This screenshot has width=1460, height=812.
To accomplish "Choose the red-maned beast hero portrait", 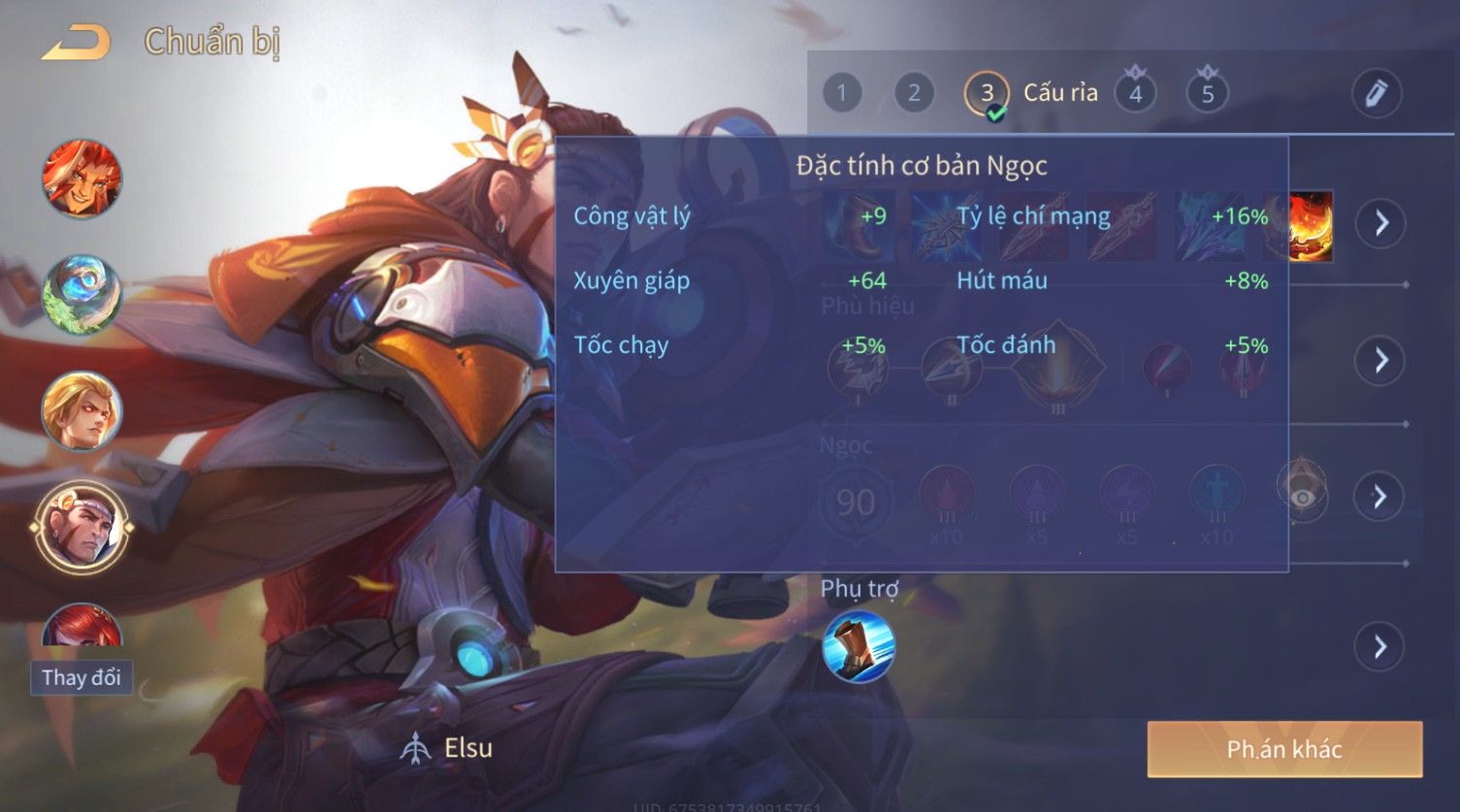I will [x=81, y=179].
